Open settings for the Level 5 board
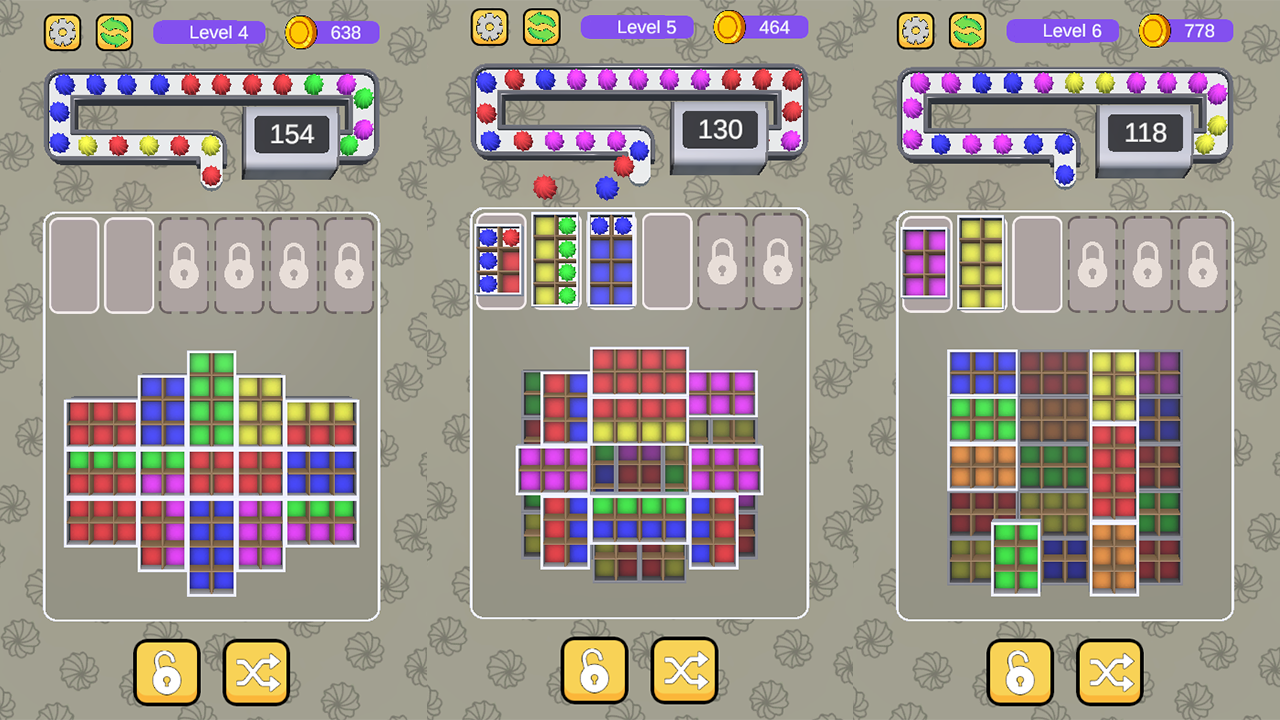Viewport: 1280px width, 720px height. 490,29
